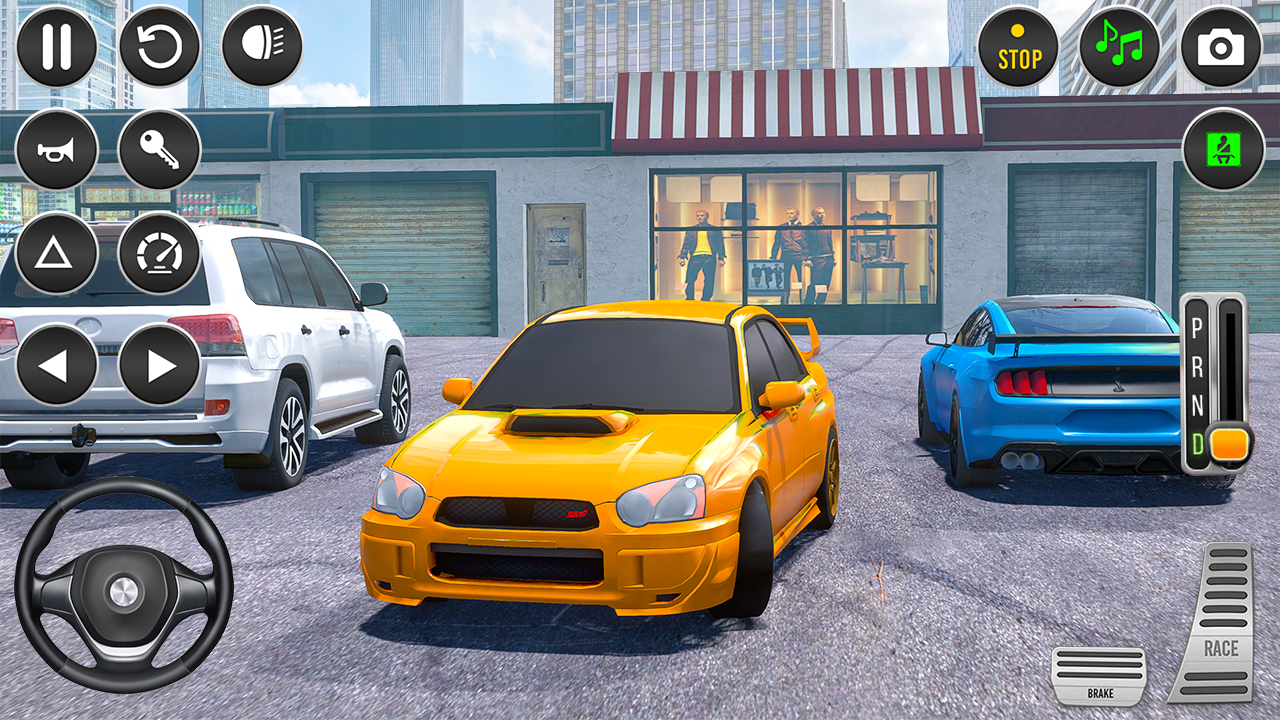Honk the horn
The height and width of the screenshot is (720, 1280).
tap(55, 148)
